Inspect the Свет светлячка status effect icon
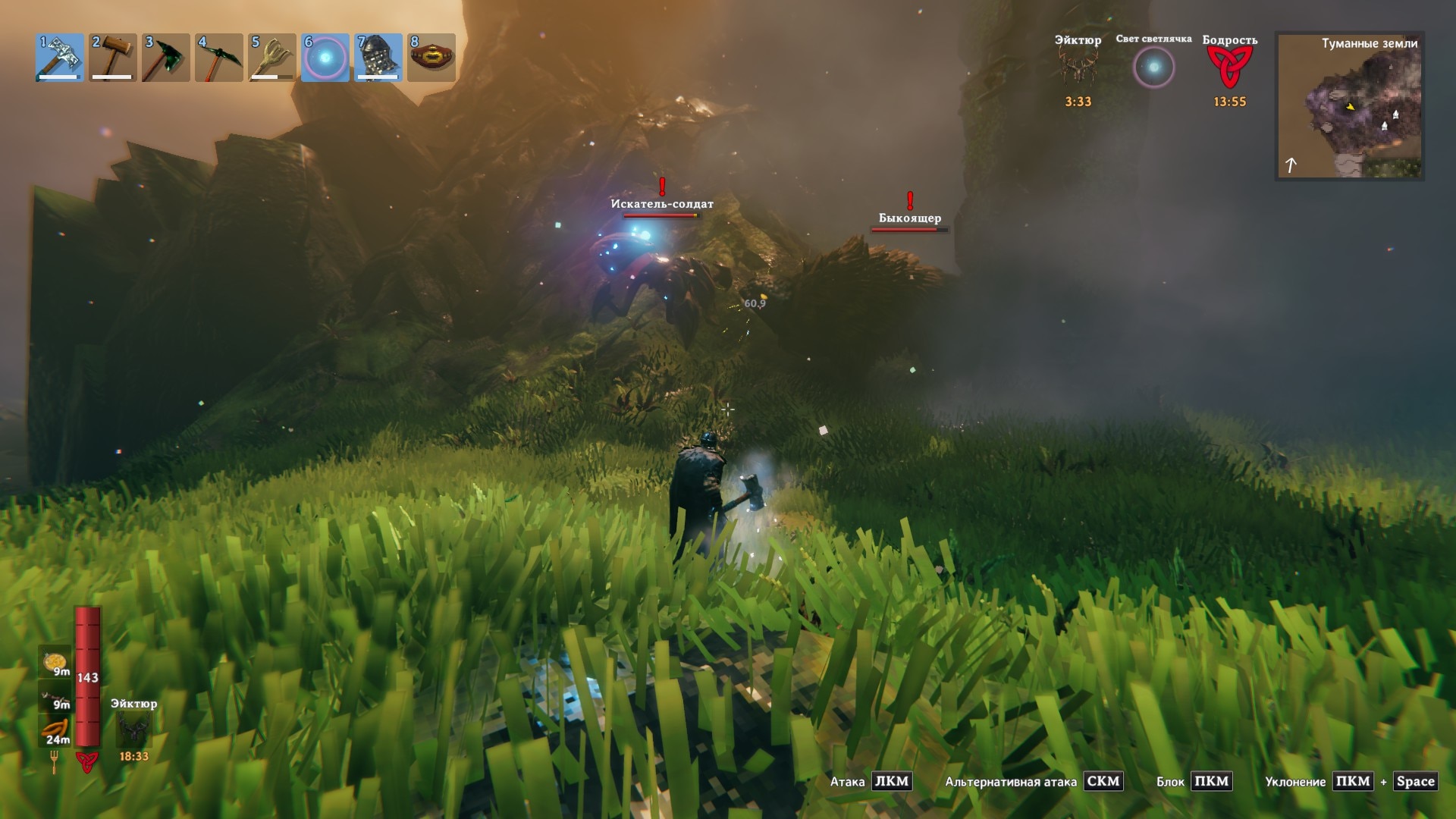Image resolution: width=1456 pixels, height=819 pixels. (x=1153, y=67)
